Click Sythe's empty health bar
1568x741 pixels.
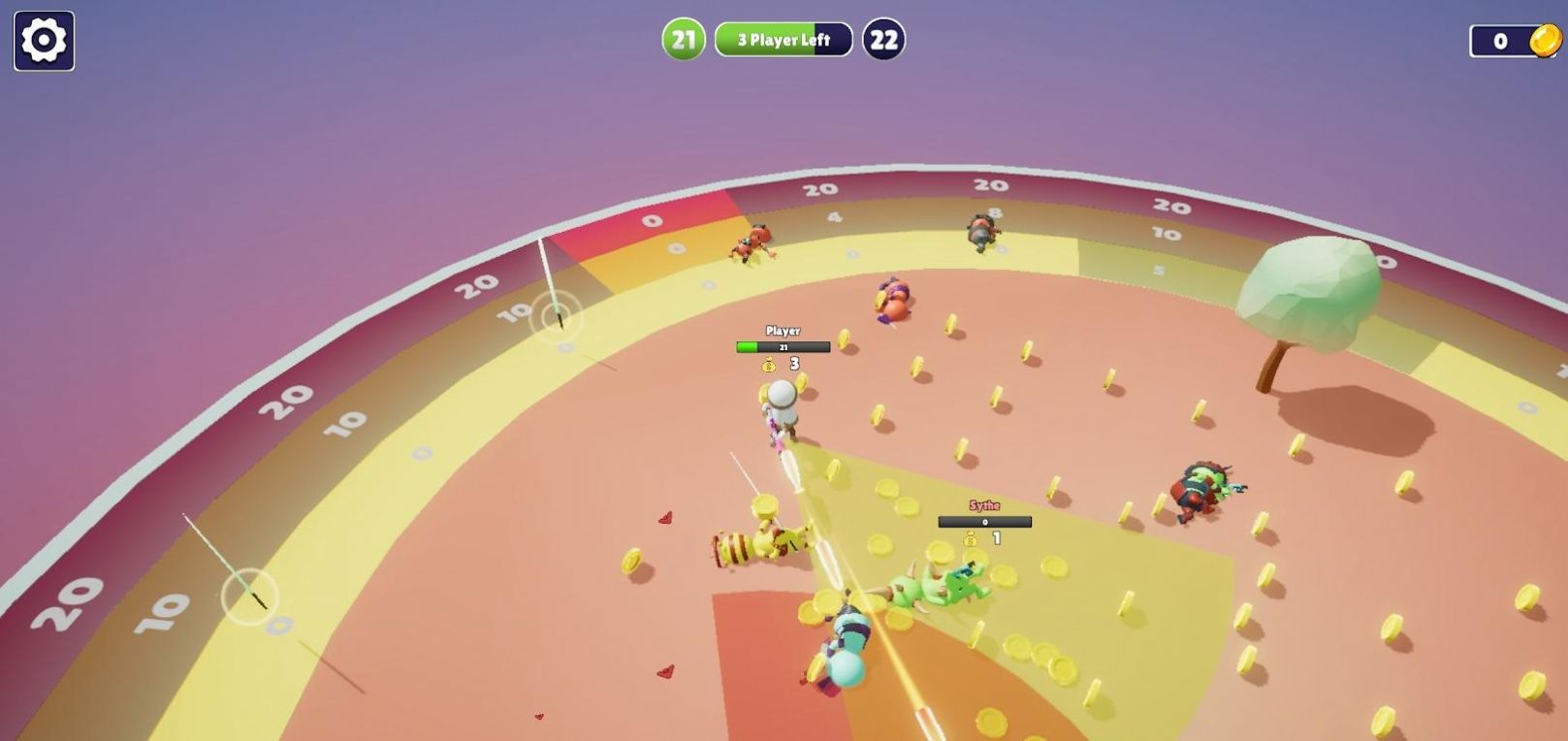pyautogui.click(x=984, y=521)
